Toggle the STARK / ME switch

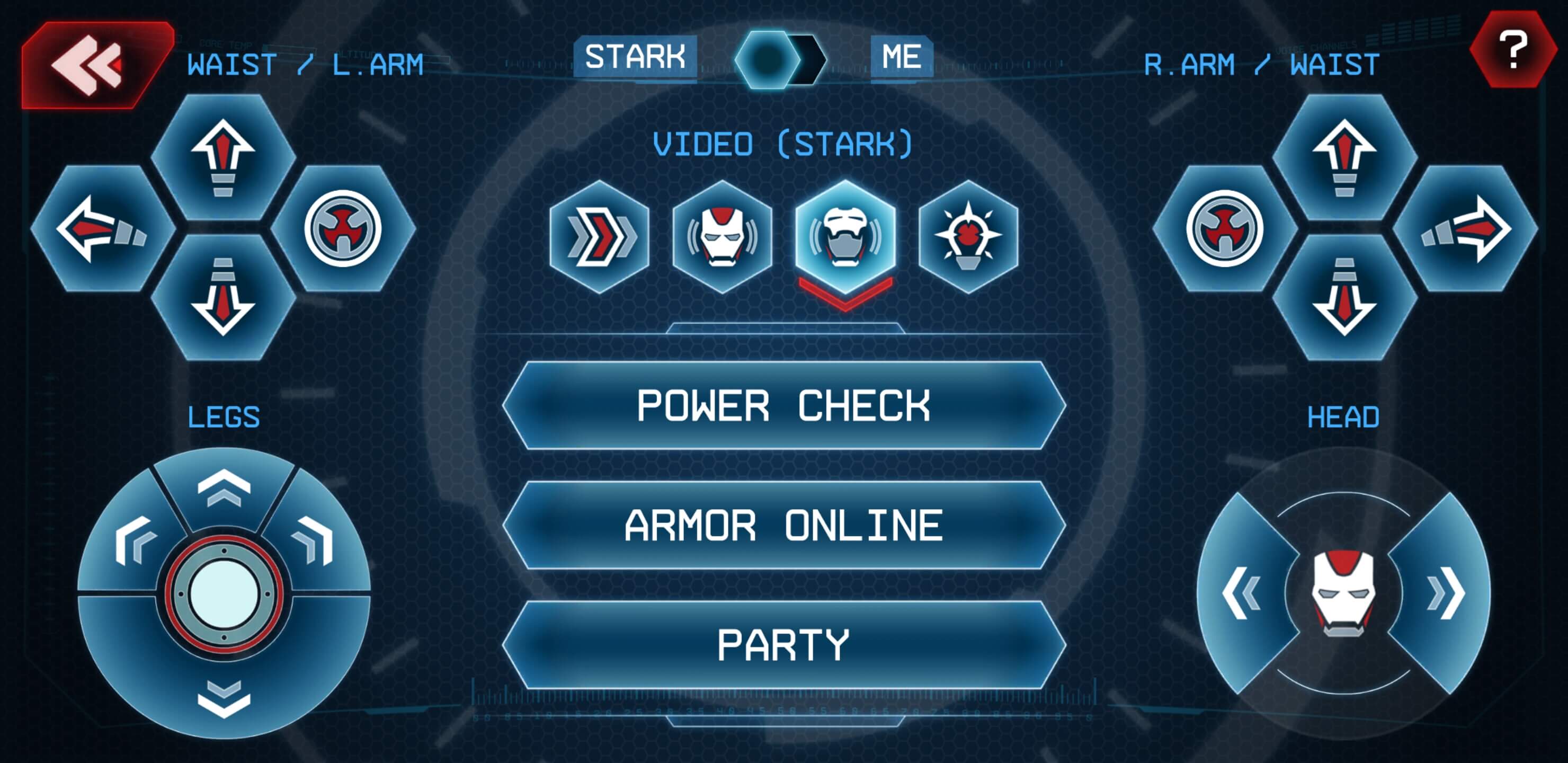[780, 59]
